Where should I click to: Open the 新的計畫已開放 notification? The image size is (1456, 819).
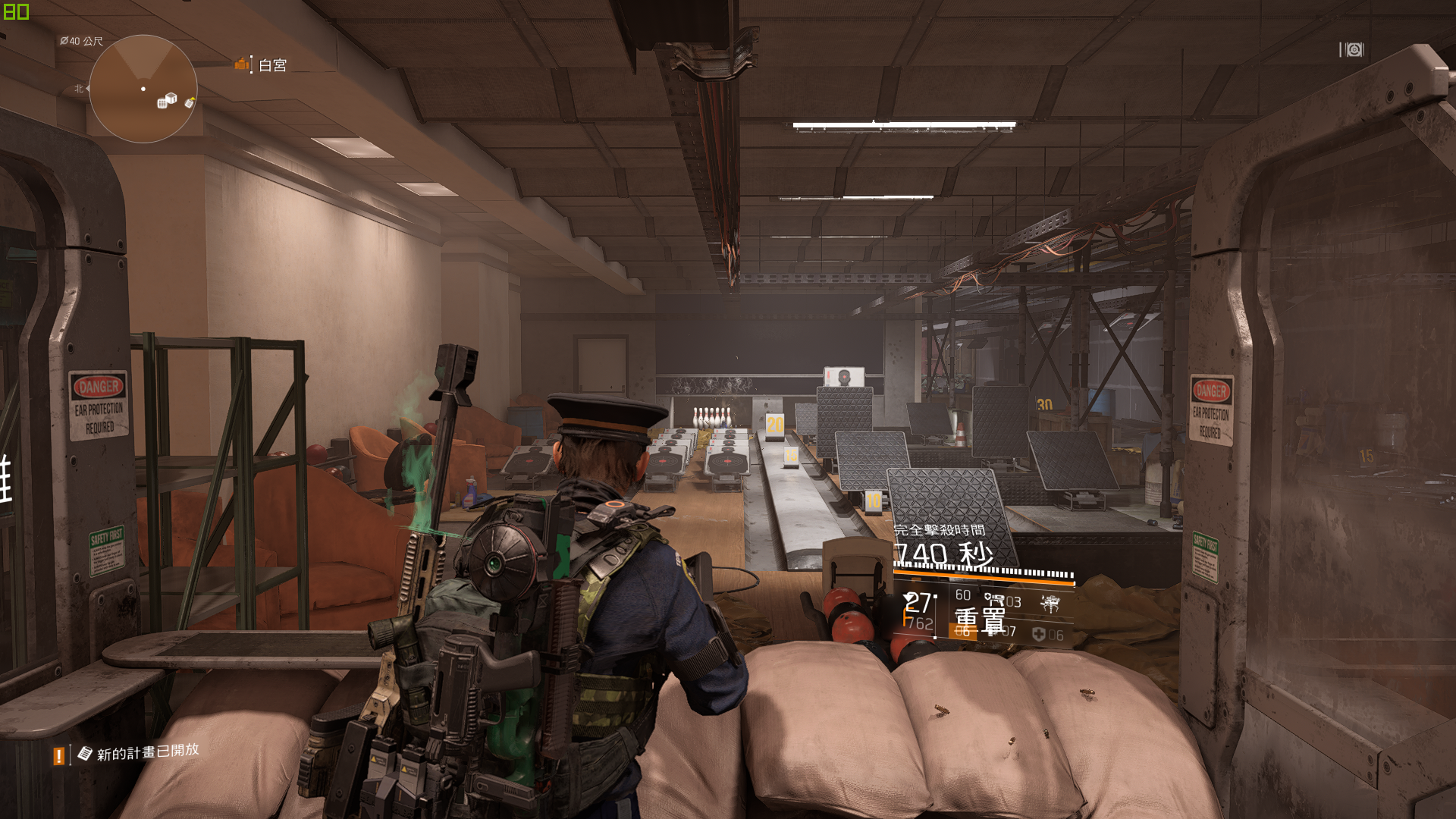pos(147,752)
